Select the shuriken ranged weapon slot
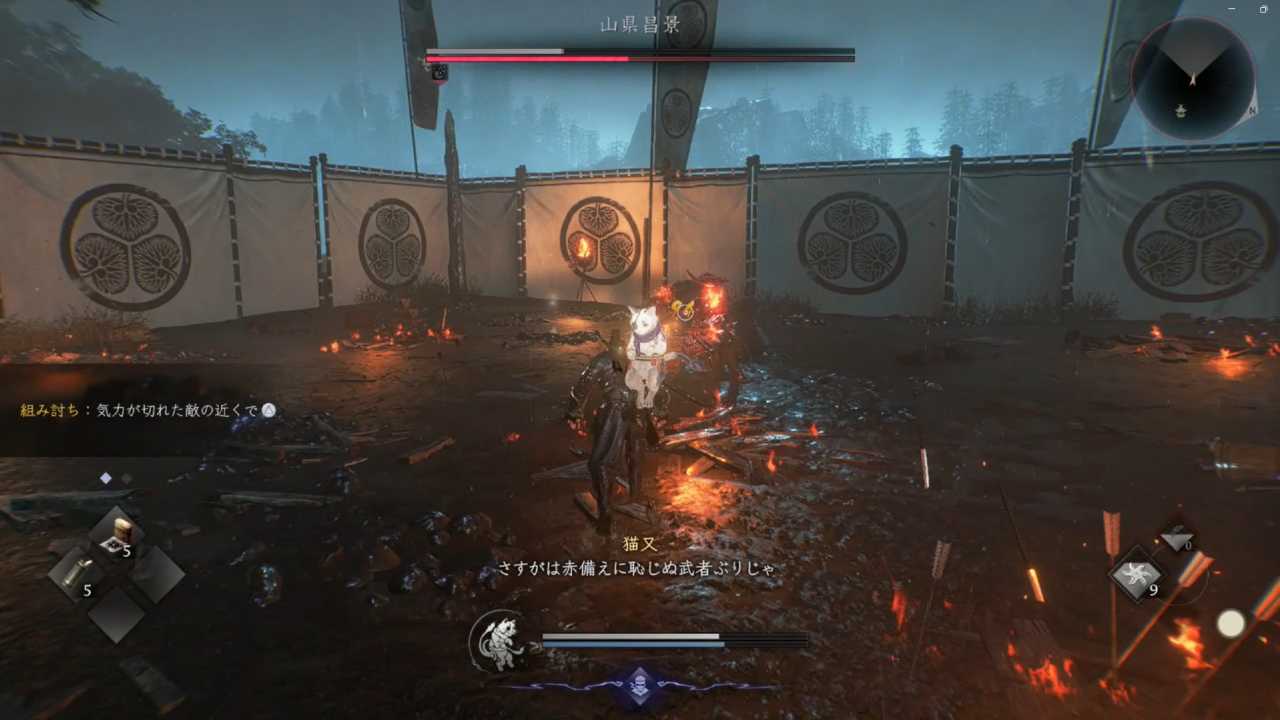Image resolution: width=1280 pixels, height=720 pixels. [x=1136, y=576]
